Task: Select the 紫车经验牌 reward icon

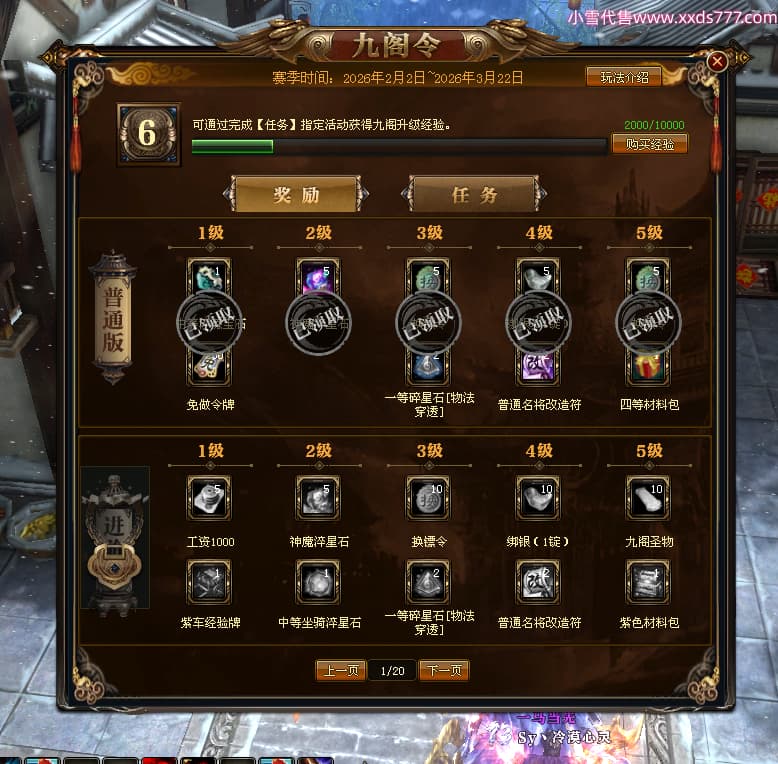Action: (209, 581)
